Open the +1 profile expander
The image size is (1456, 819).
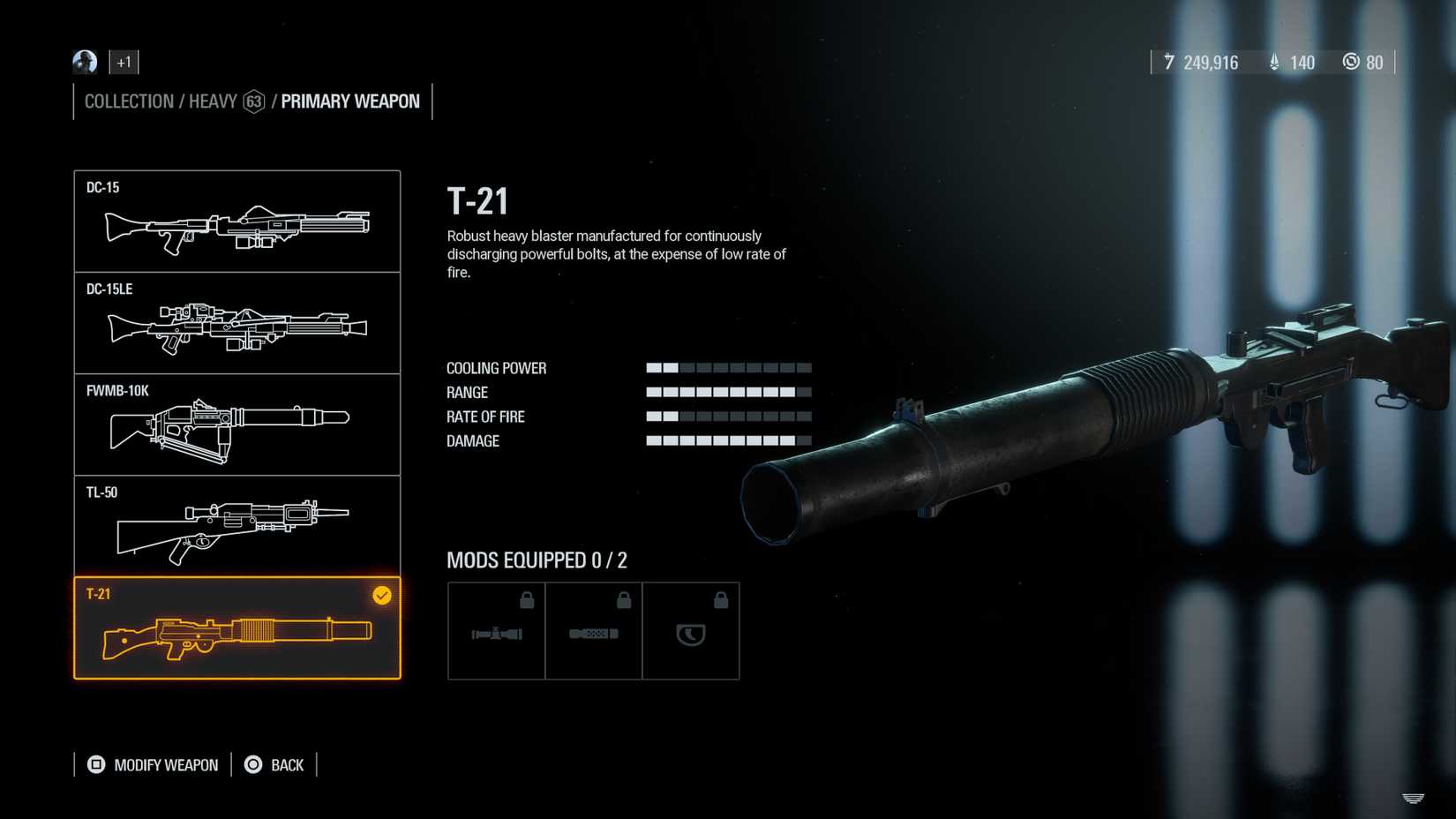[124, 62]
